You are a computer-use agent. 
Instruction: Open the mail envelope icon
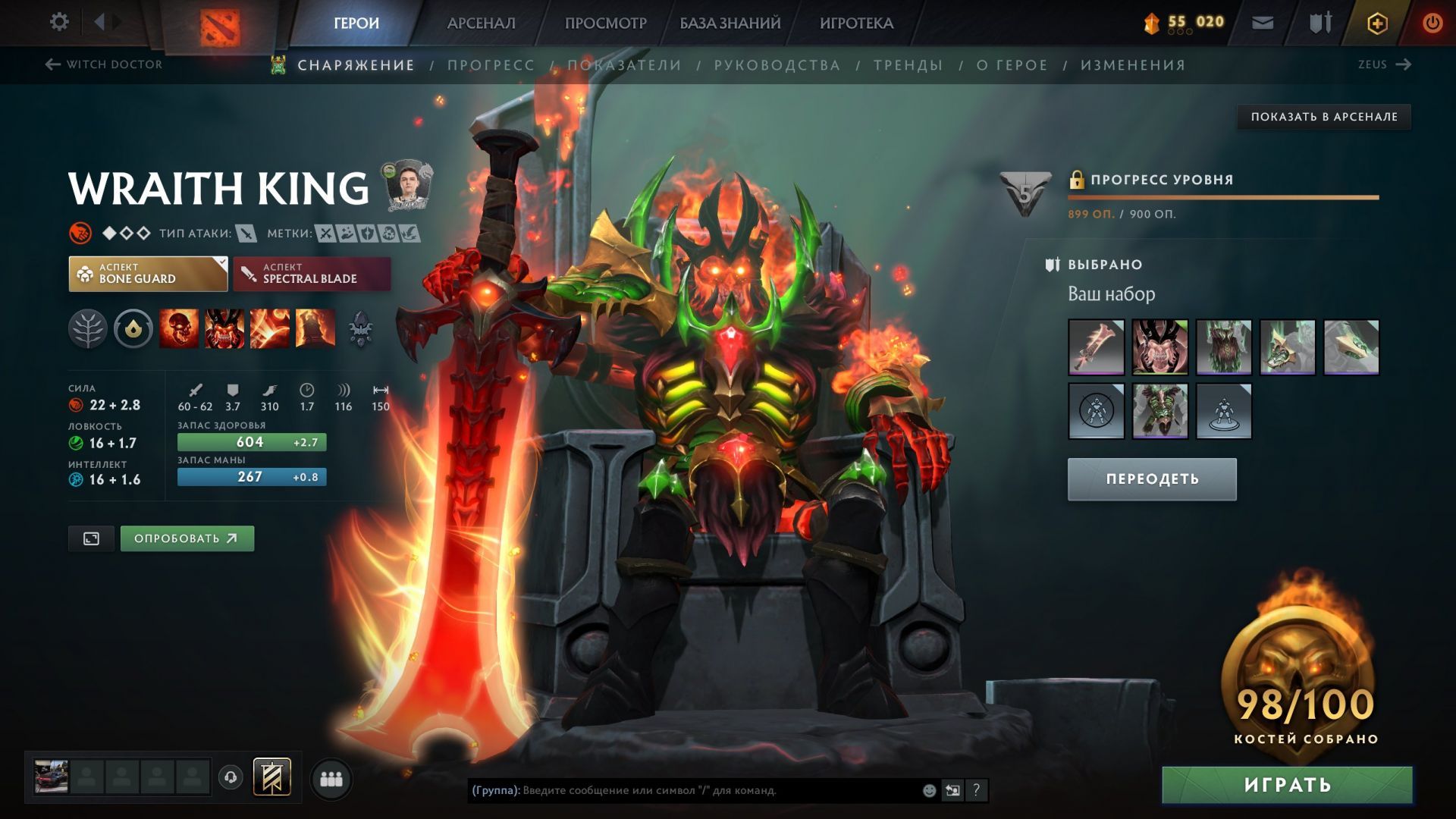pos(1263,24)
